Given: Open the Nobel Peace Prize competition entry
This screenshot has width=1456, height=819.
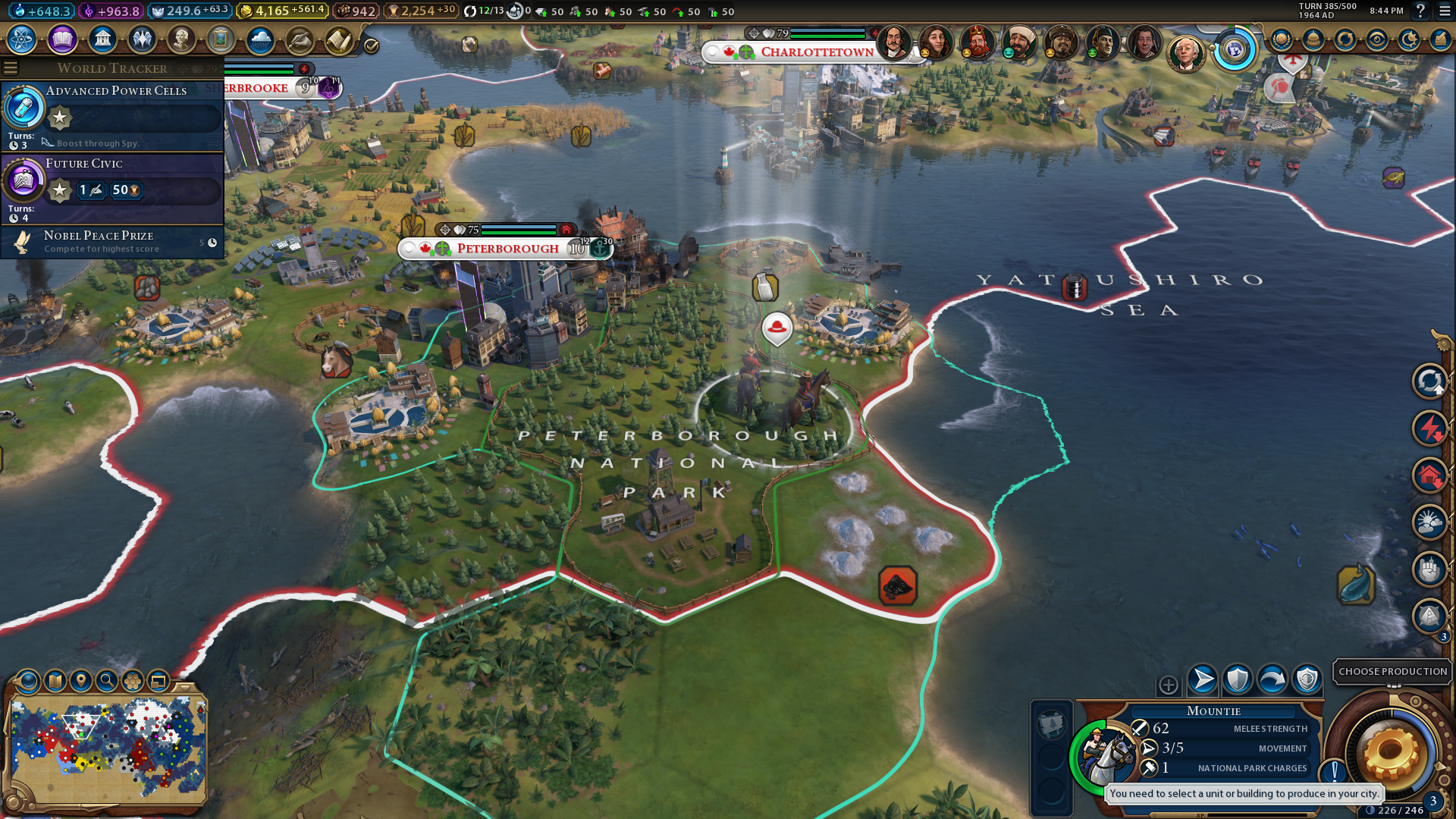Looking at the screenshot, I should [x=114, y=242].
